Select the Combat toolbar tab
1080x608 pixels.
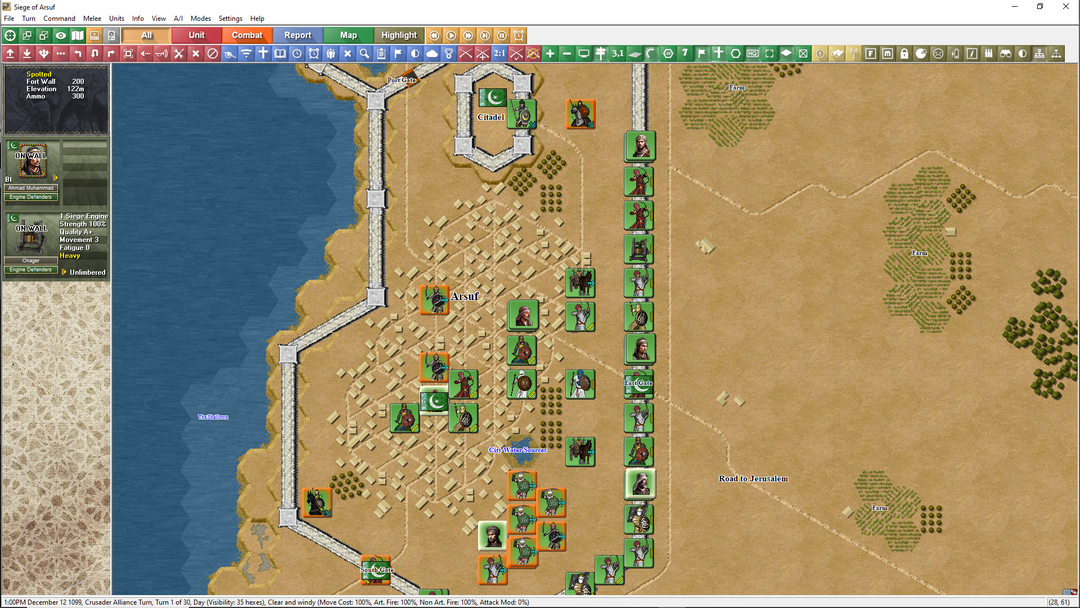point(247,36)
